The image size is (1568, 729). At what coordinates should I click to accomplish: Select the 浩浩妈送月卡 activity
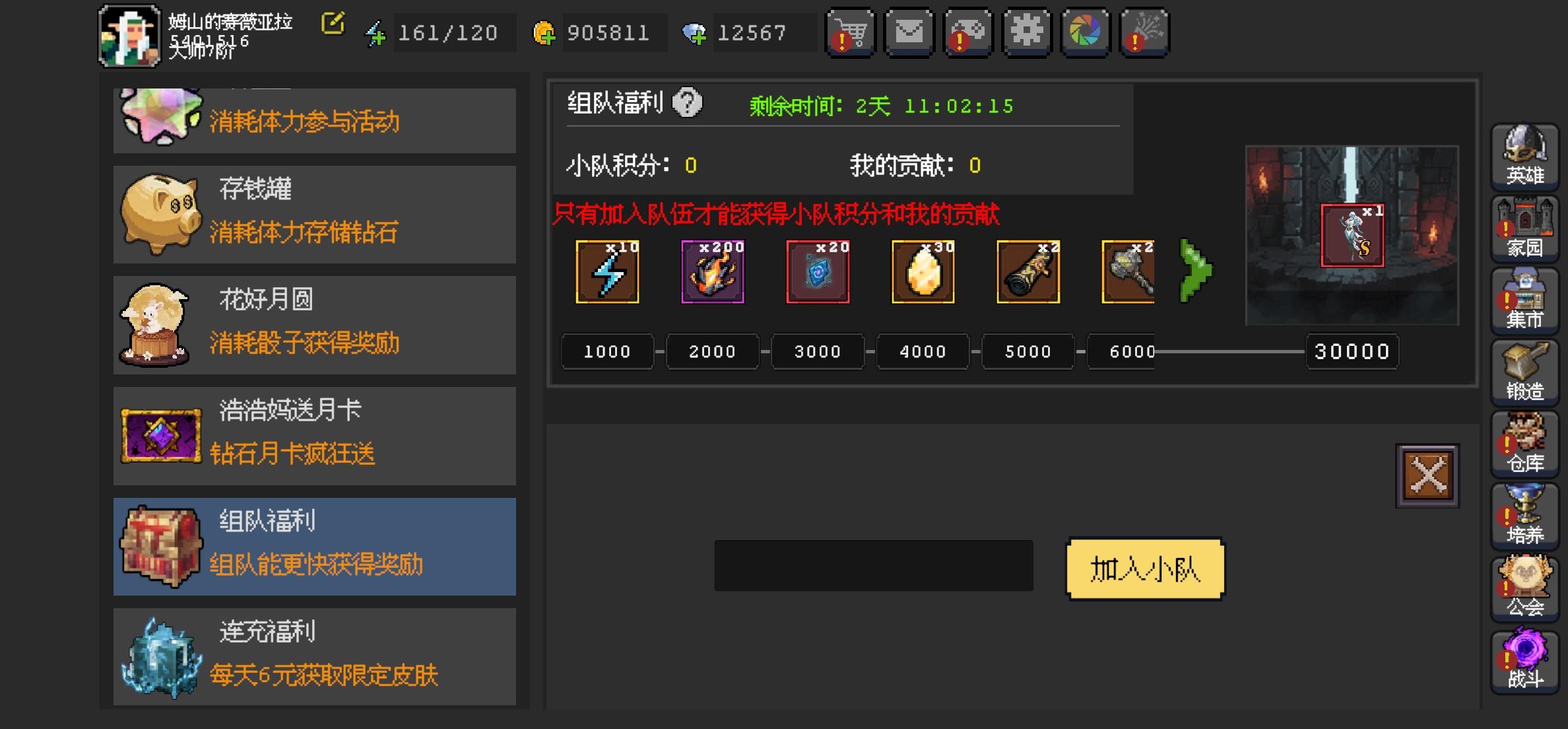[314, 434]
